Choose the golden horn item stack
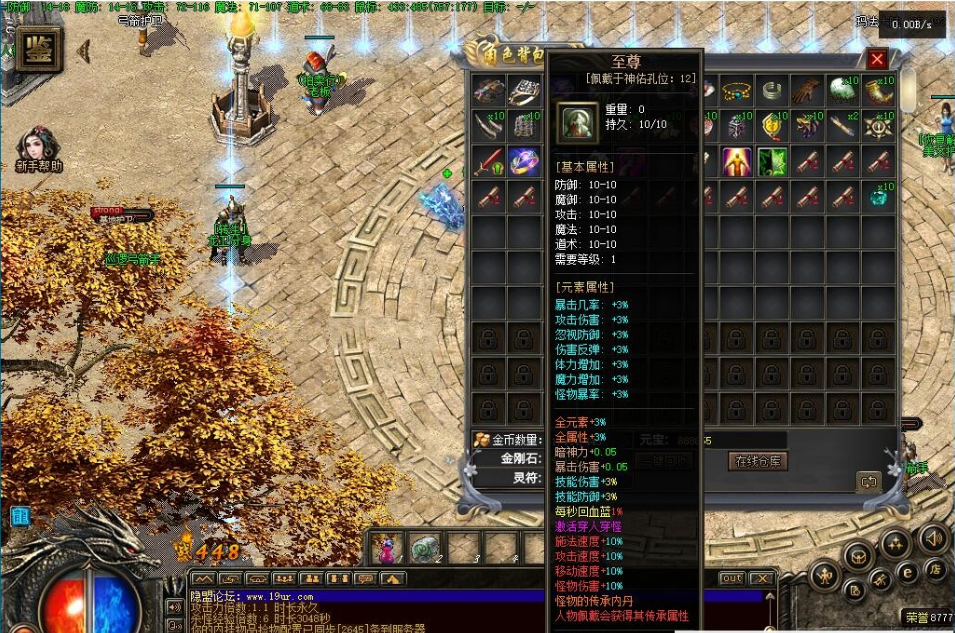 (x=878, y=91)
